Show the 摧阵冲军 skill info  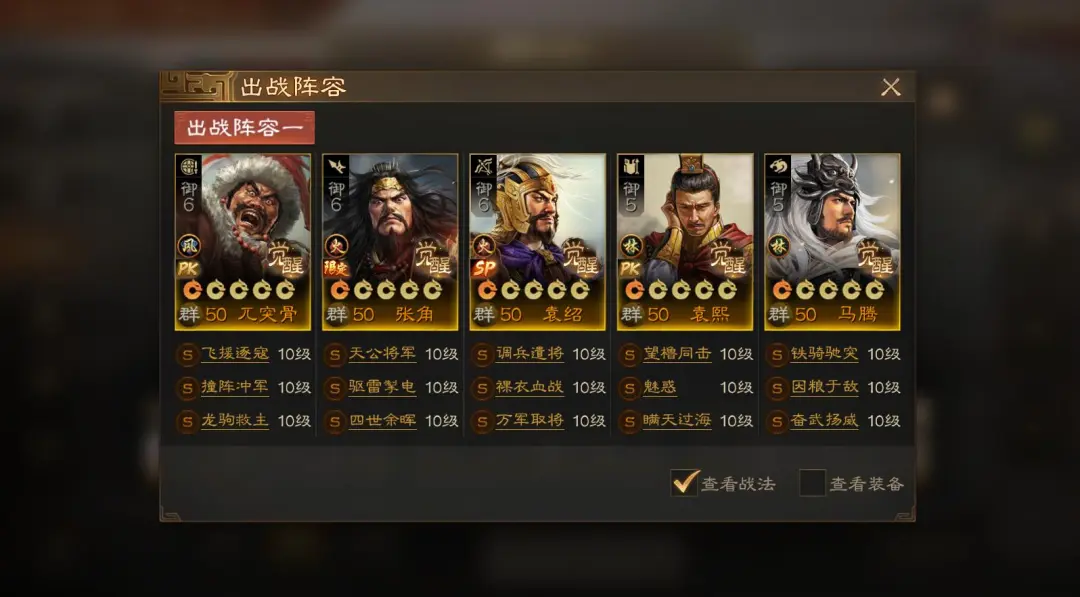(235, 387)
